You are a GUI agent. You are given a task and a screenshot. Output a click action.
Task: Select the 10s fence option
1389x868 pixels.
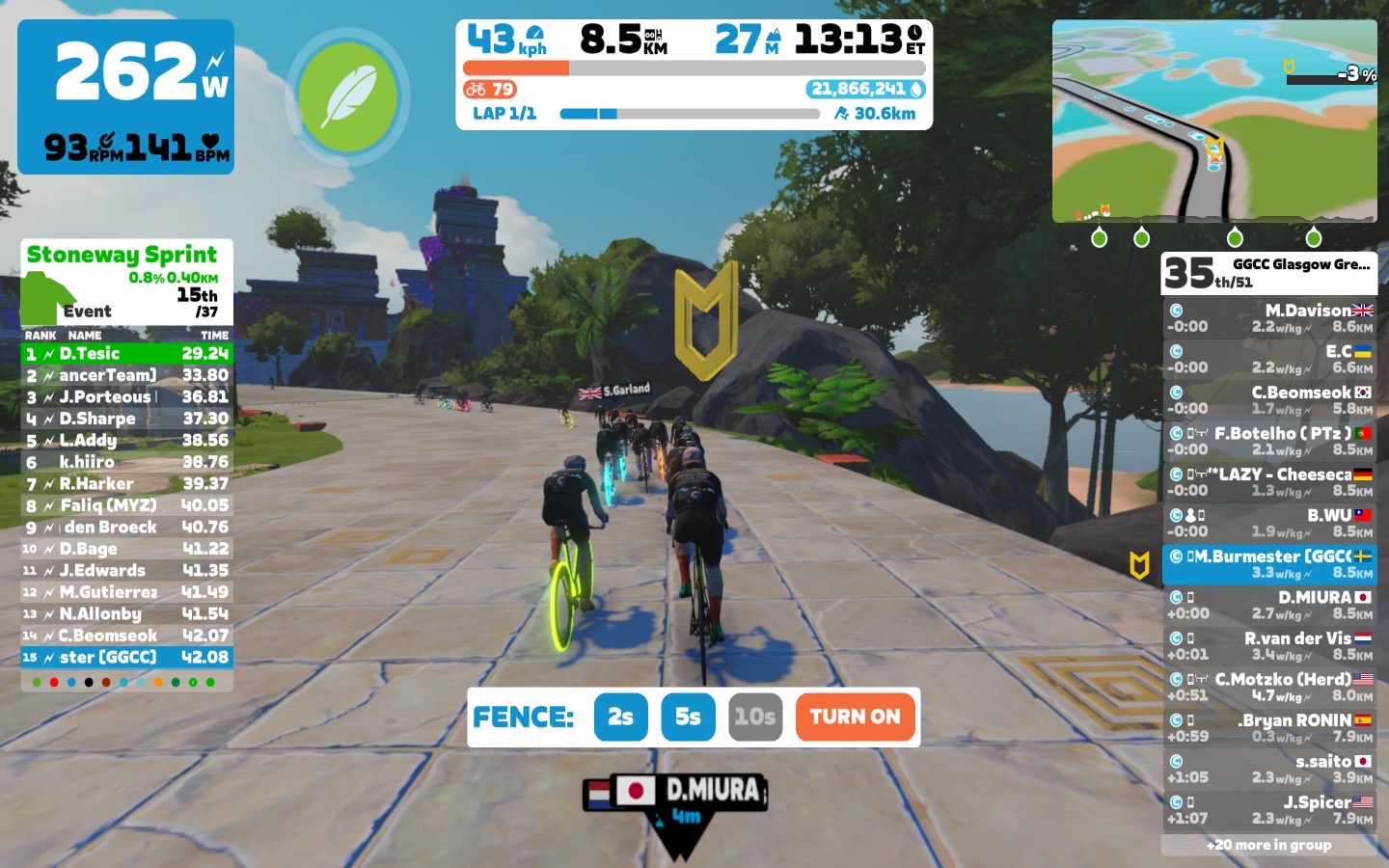click(x=754, y=717)
